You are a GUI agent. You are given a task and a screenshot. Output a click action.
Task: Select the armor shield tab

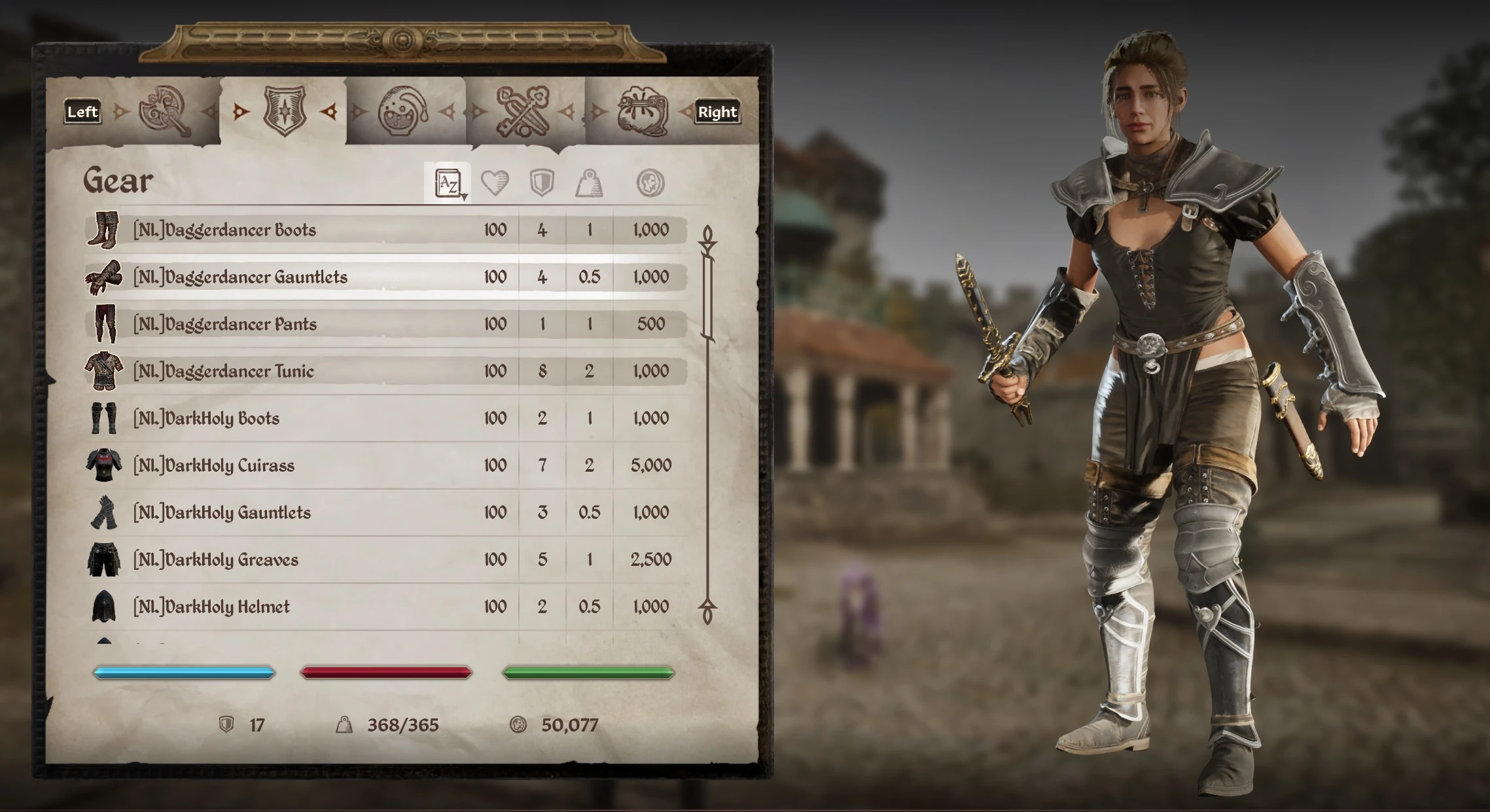(x=284, y=111)
